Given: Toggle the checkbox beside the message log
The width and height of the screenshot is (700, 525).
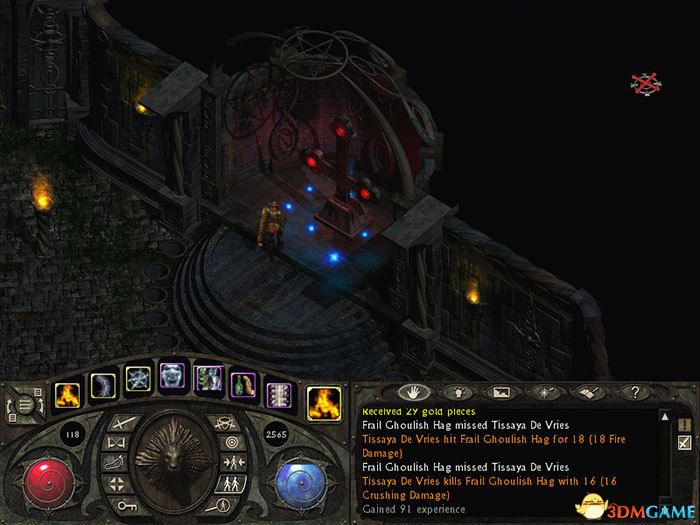Looking at the screenshot, I should 684,442.
